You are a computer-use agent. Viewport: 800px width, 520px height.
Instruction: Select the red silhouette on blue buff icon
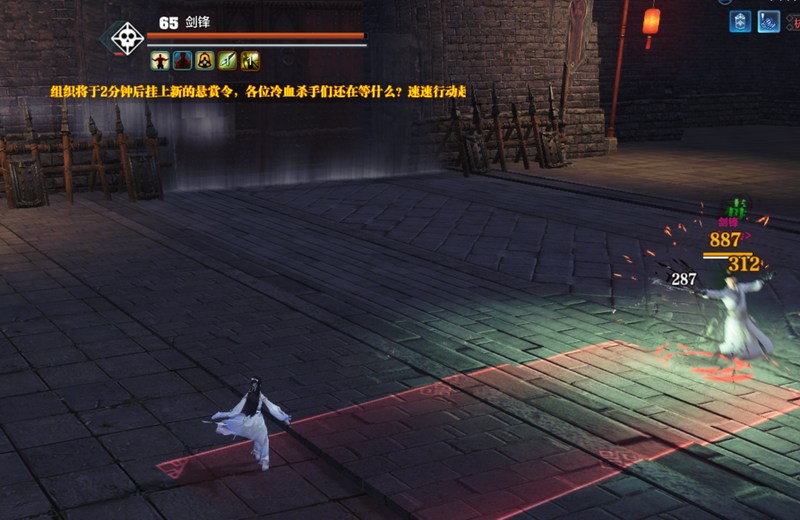click(x=182, y=61)
